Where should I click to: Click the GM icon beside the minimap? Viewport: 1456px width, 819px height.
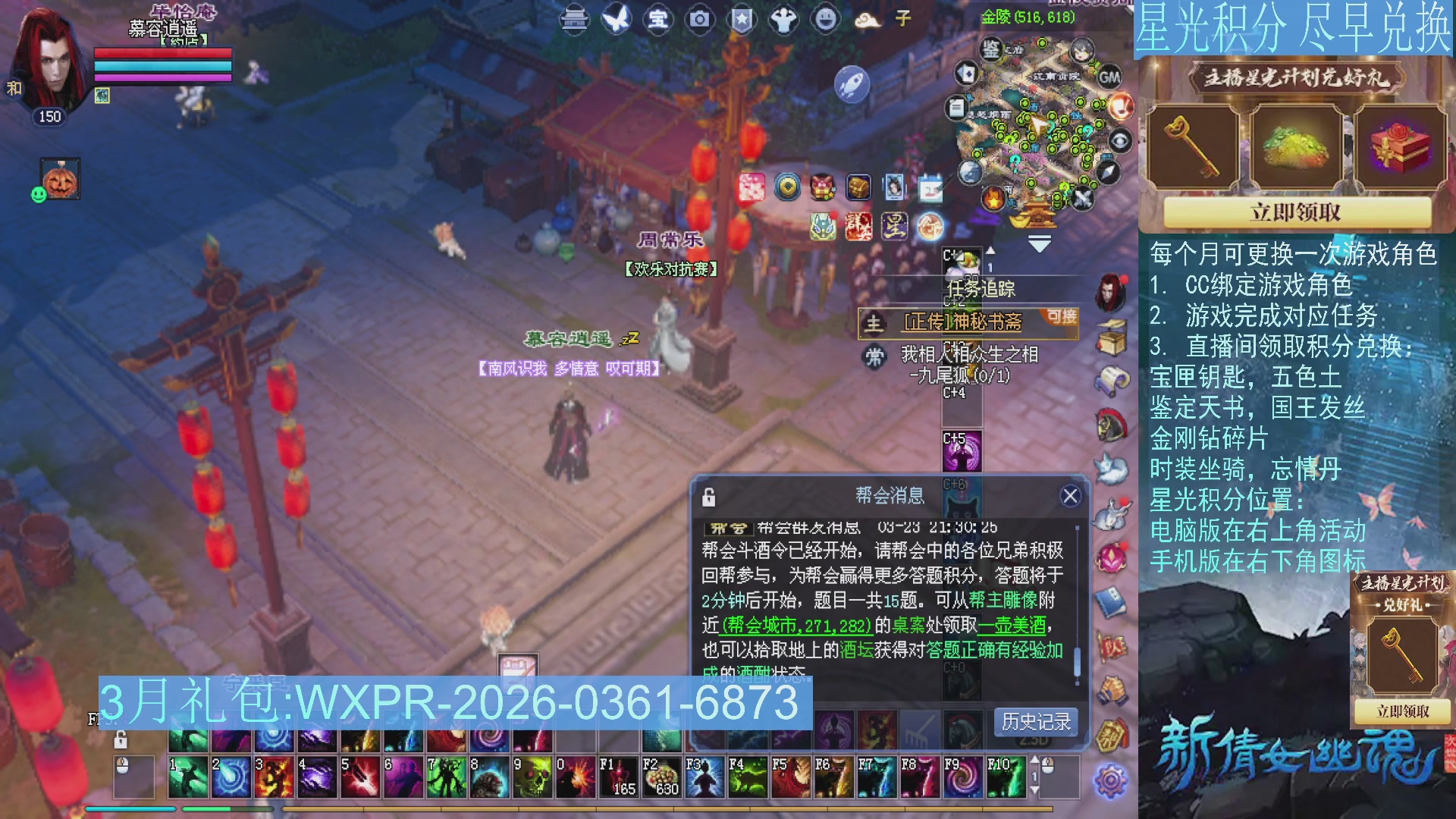[1110, 77]
